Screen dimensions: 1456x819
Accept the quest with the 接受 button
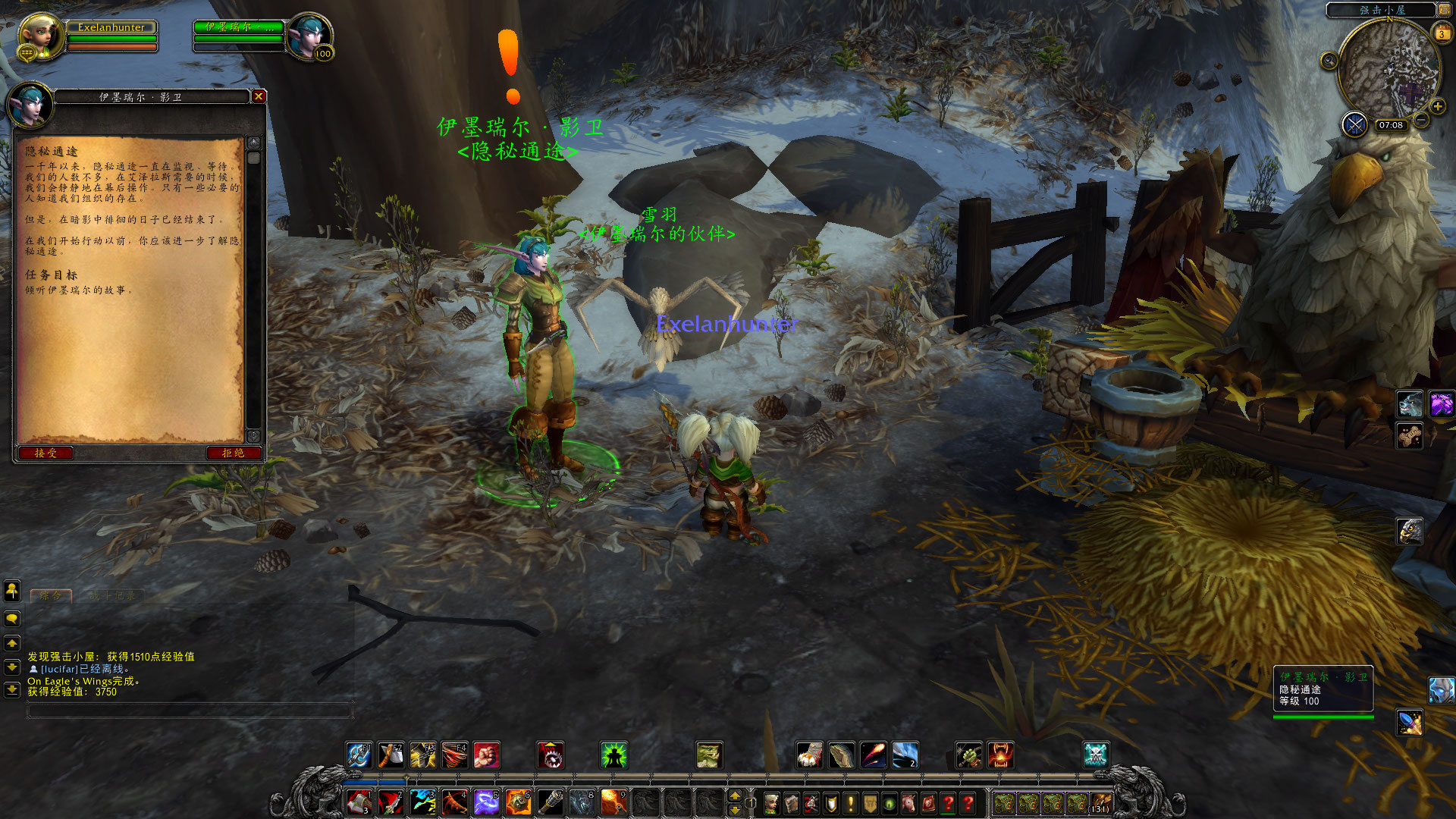(45, 453)
